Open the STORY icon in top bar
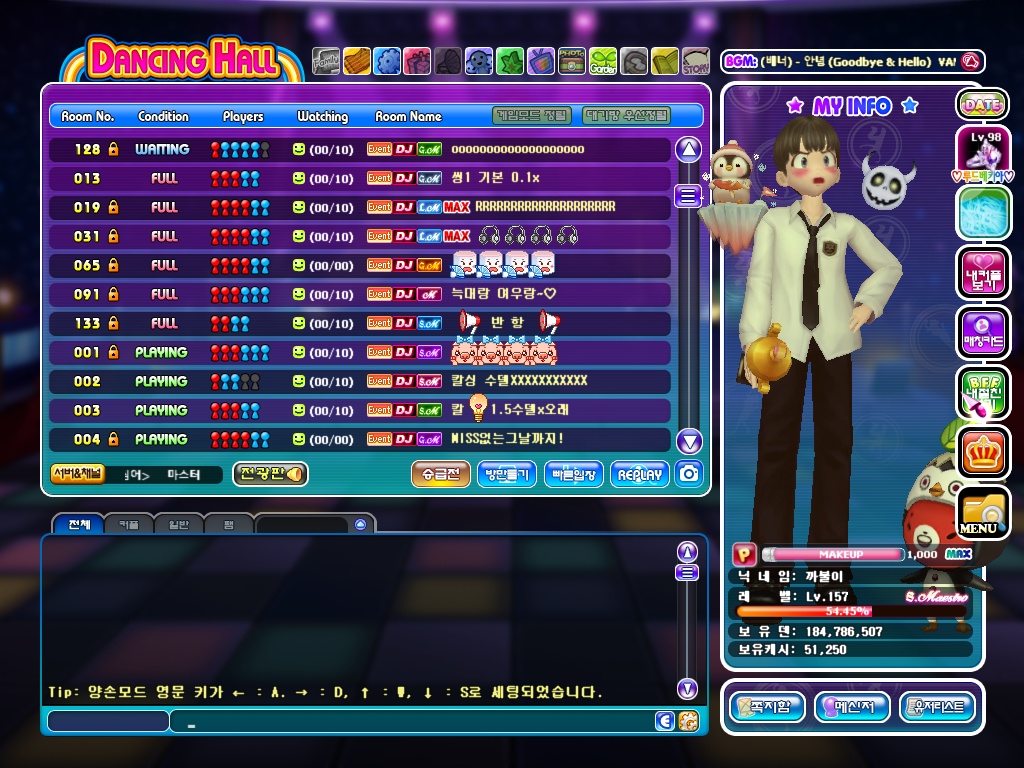This screenshot has width=1024, height=768. coord(695,62)
